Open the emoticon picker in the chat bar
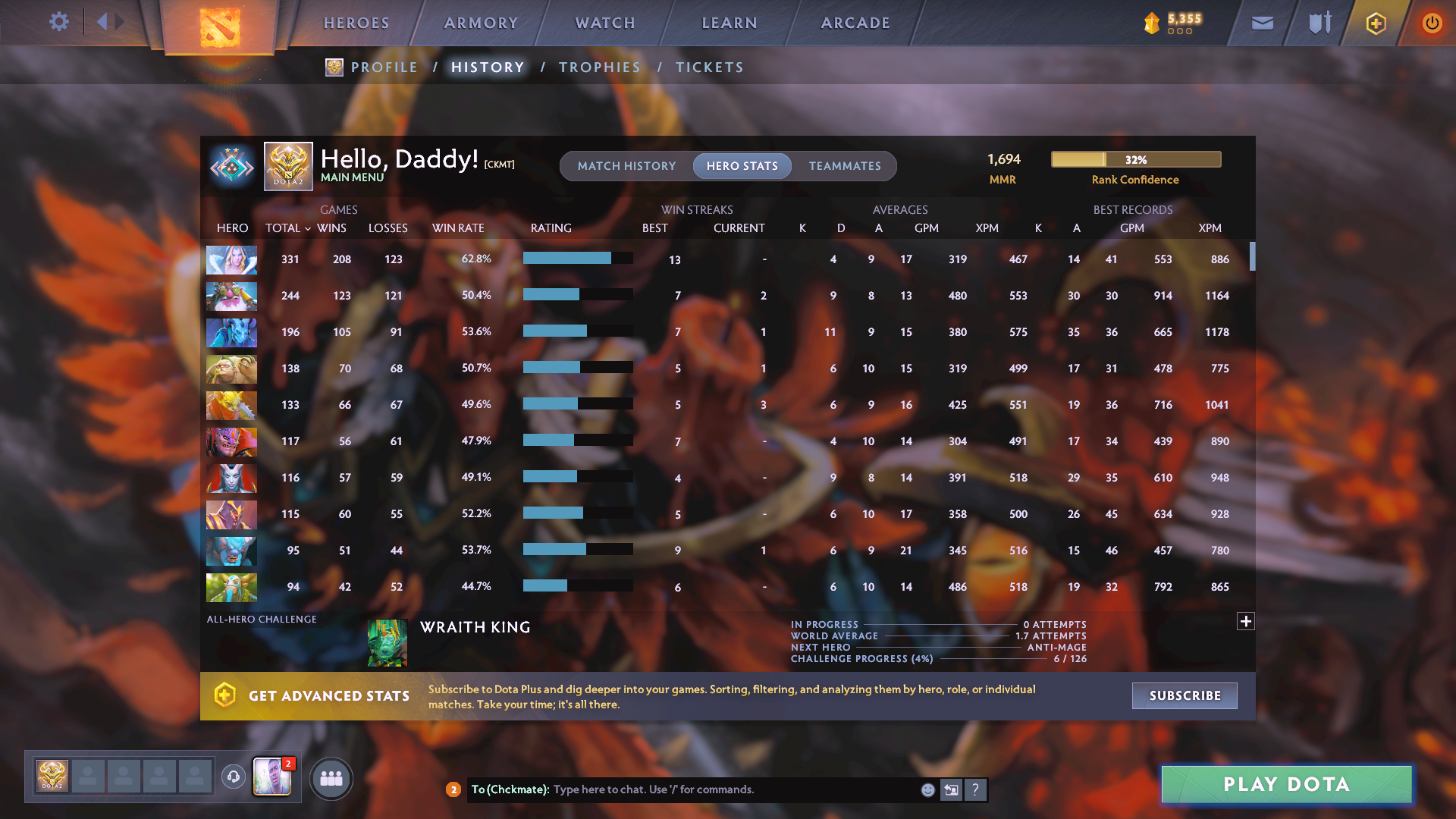Screen dimensions: 1456x819 pos(927,789)
